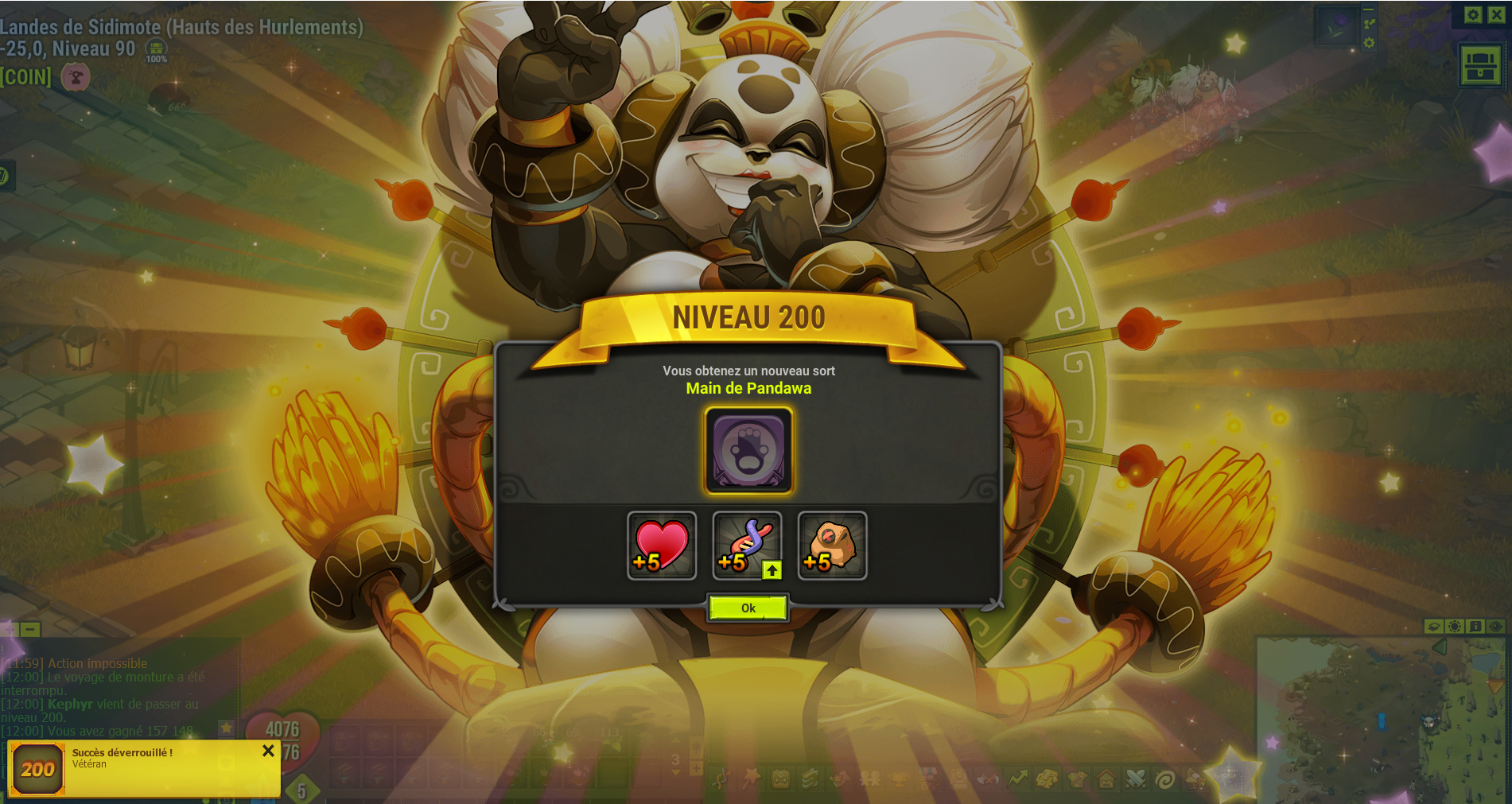Click the Kephyr name in chat

tap(70, 704)
